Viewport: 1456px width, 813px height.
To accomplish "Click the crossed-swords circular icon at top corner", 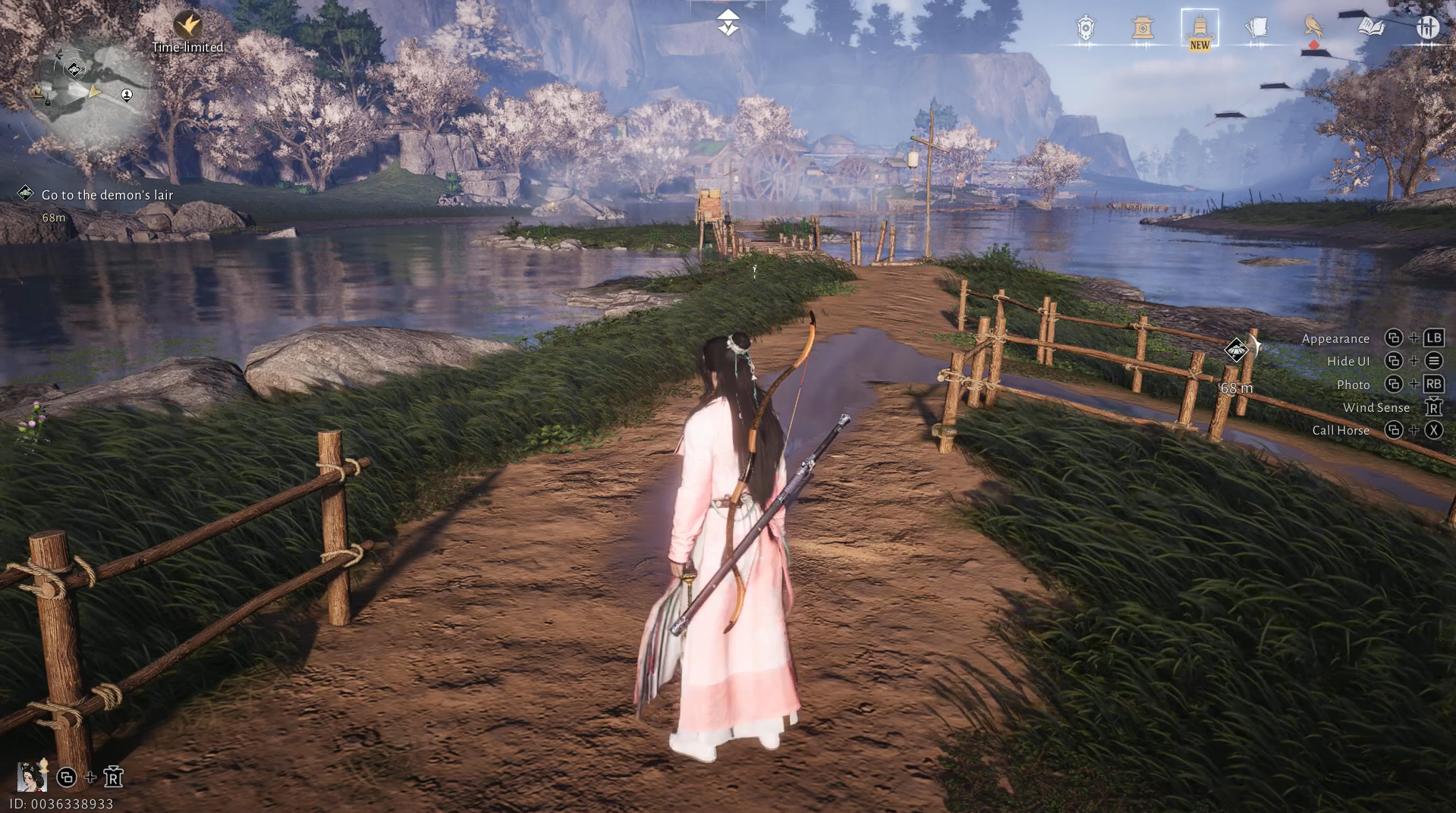I will pyautogui.click(x=1429, y=28).
